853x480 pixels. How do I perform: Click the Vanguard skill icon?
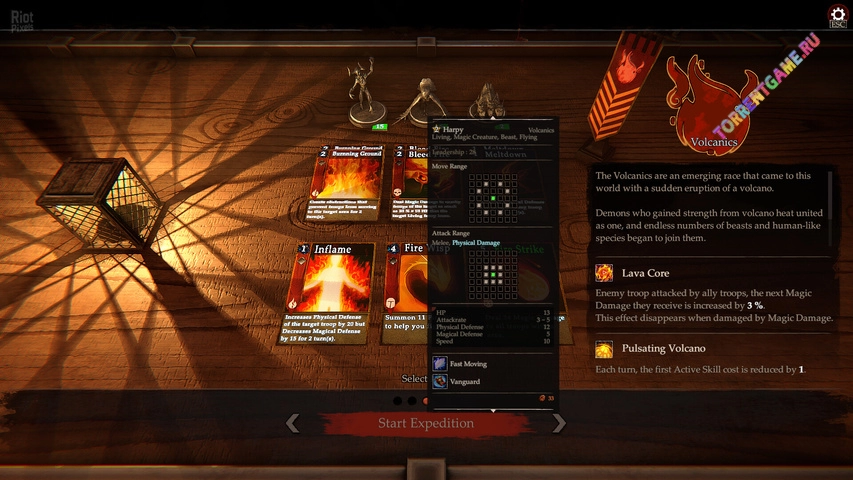click(x=440, y=381)
